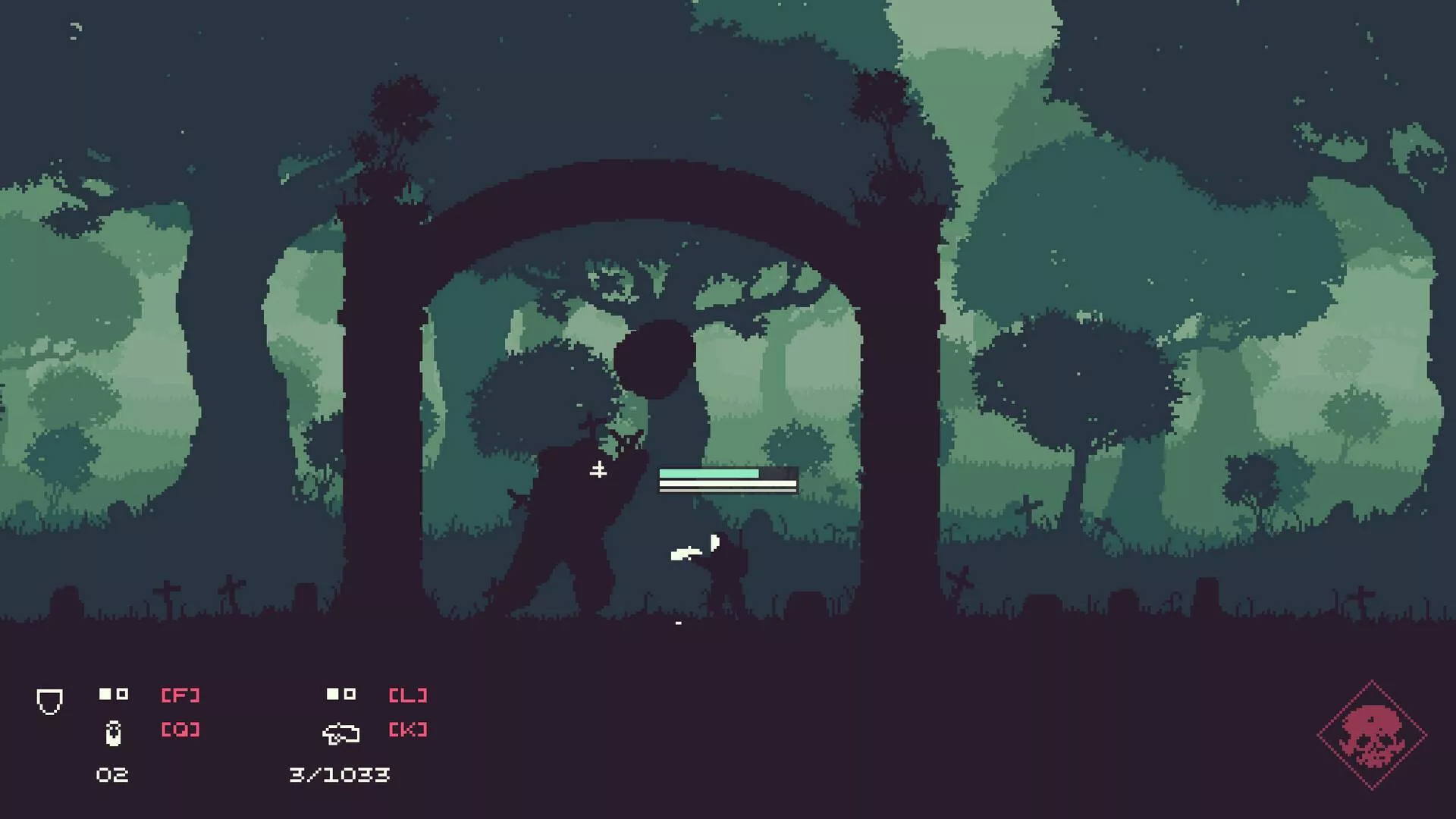Select the grenade item icon
The height and width of the screenshot is (819, 1456).
click(113, 733)
